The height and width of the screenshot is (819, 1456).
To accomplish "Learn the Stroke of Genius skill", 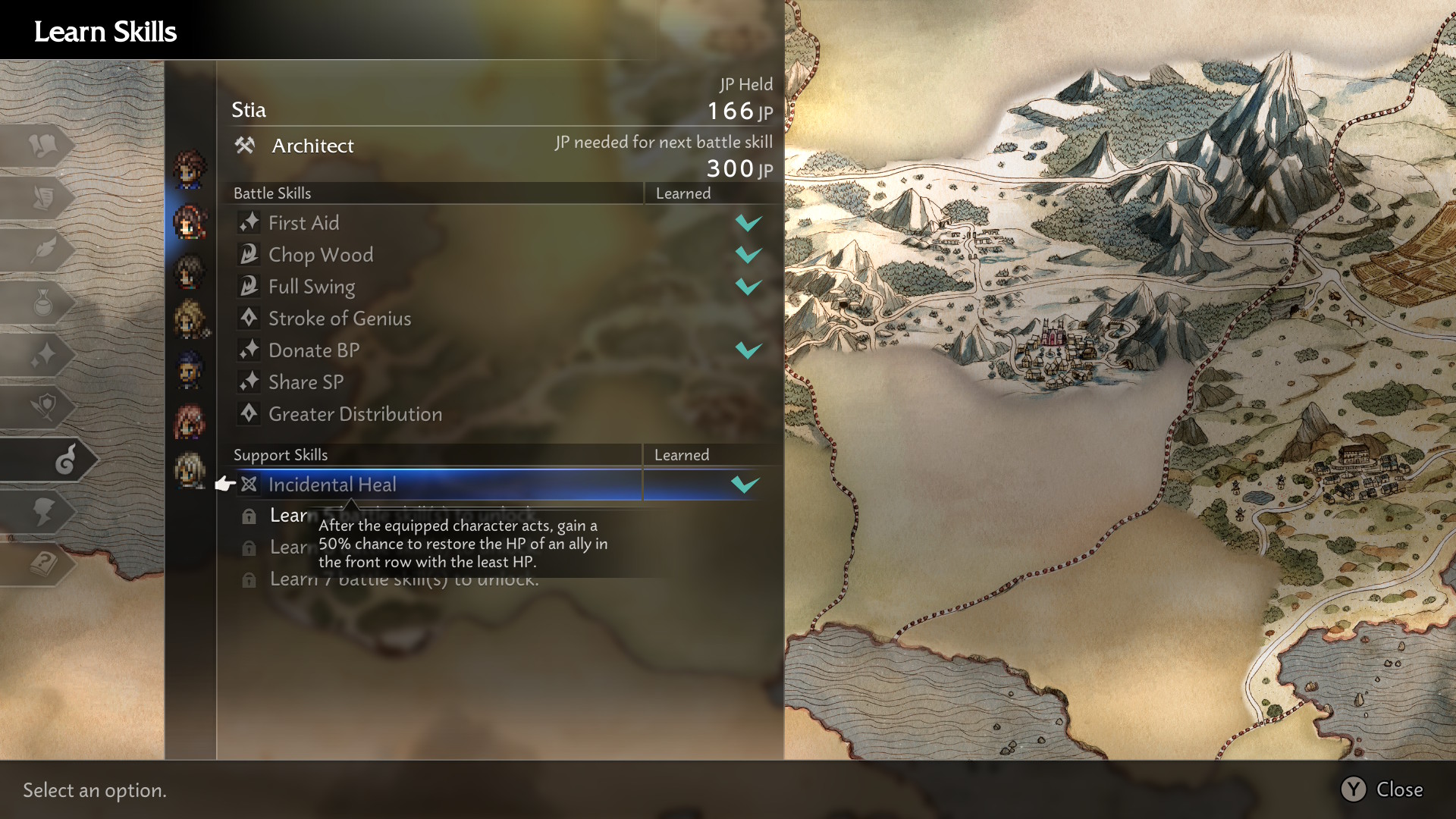I will pyautogui.click(x=339, y=318).
